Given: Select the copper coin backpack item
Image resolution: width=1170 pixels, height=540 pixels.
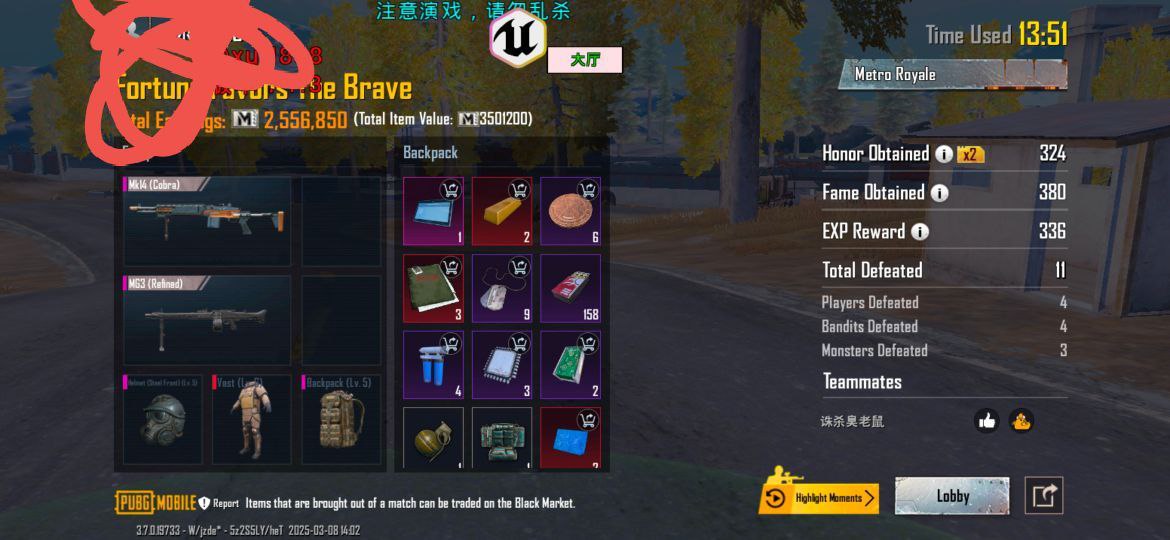Looking at the screenshot, I should tap(570, 211).
